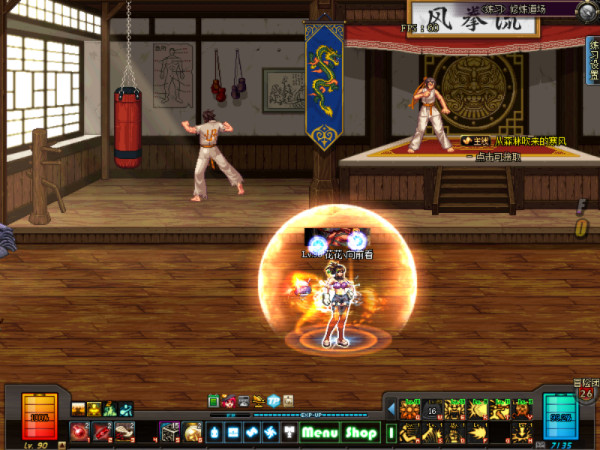This screenshot has height=450, width=600.
Task: Open the Shop button
Action: 361,433
